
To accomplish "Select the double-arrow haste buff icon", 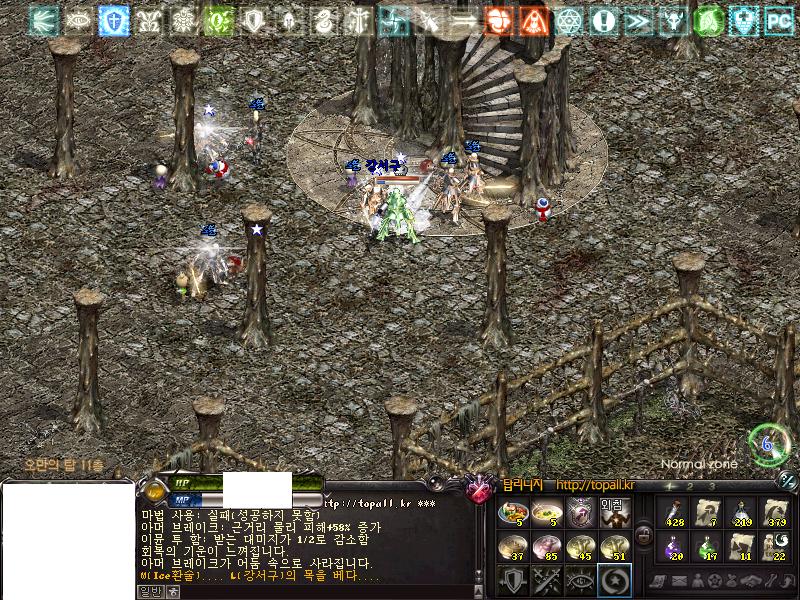I will [x=636, y=20].
